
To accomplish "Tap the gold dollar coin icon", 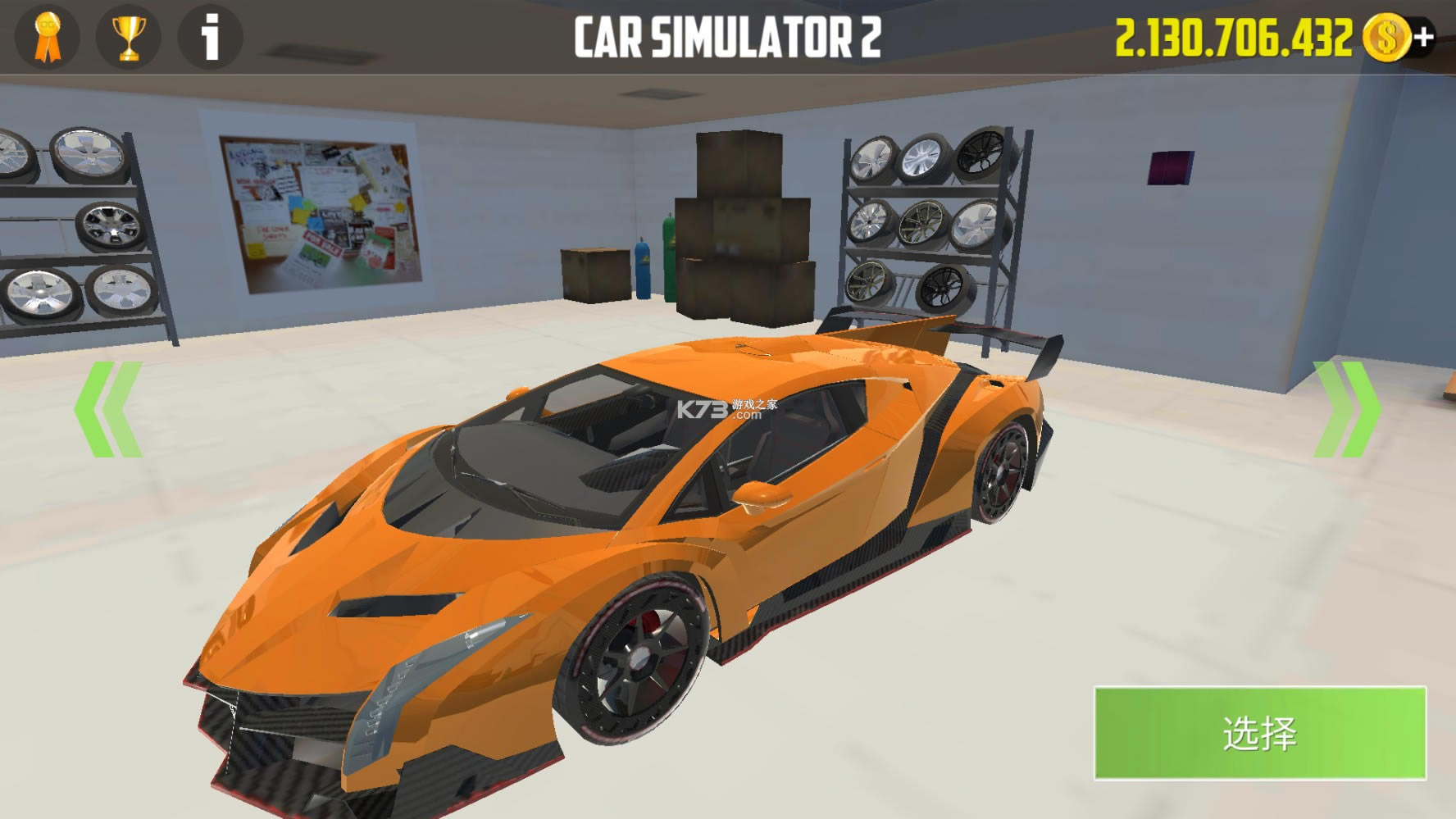I will (x=1385, y=36).
